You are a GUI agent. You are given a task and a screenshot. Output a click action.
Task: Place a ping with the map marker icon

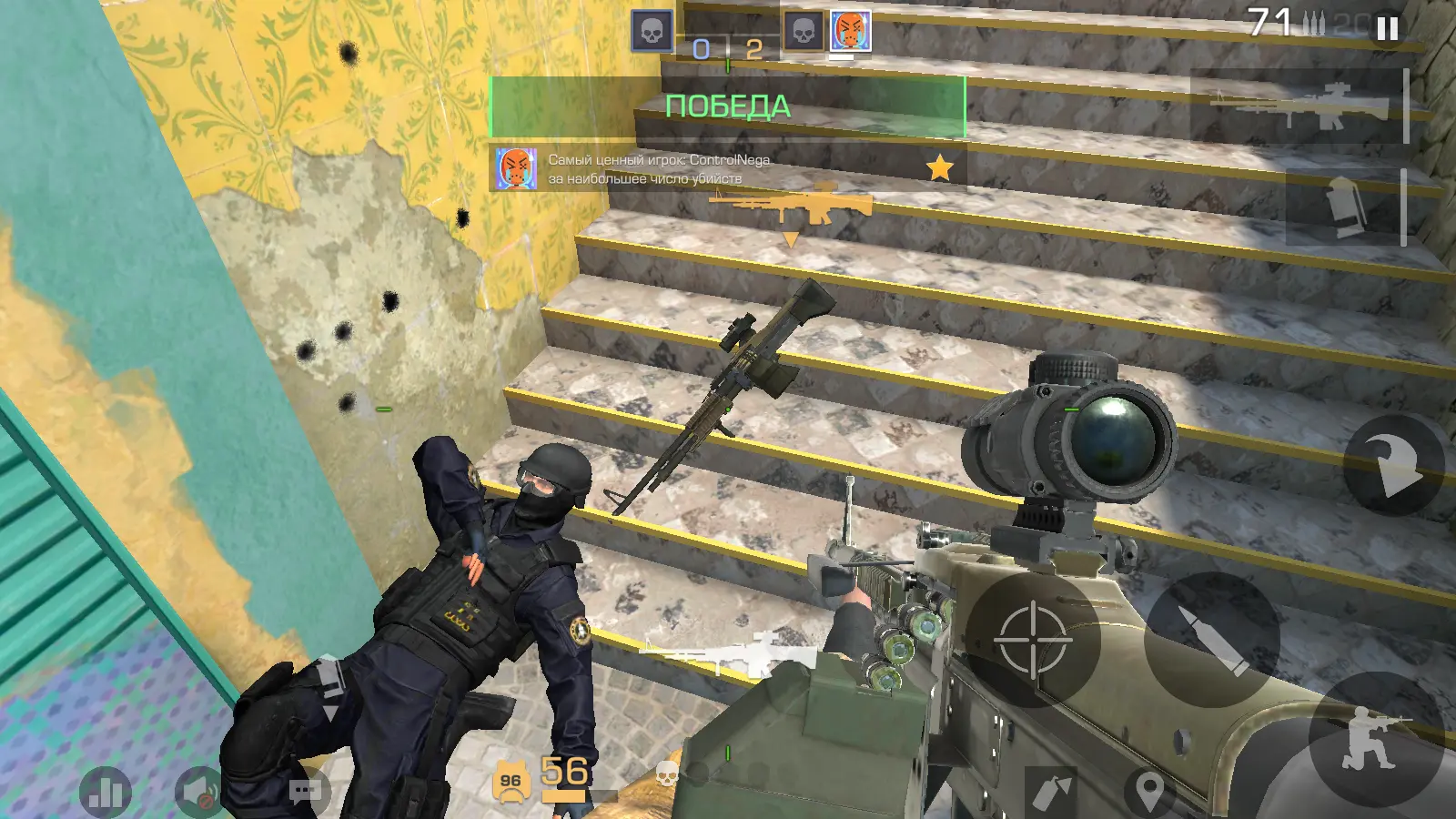coord(1149,791)
